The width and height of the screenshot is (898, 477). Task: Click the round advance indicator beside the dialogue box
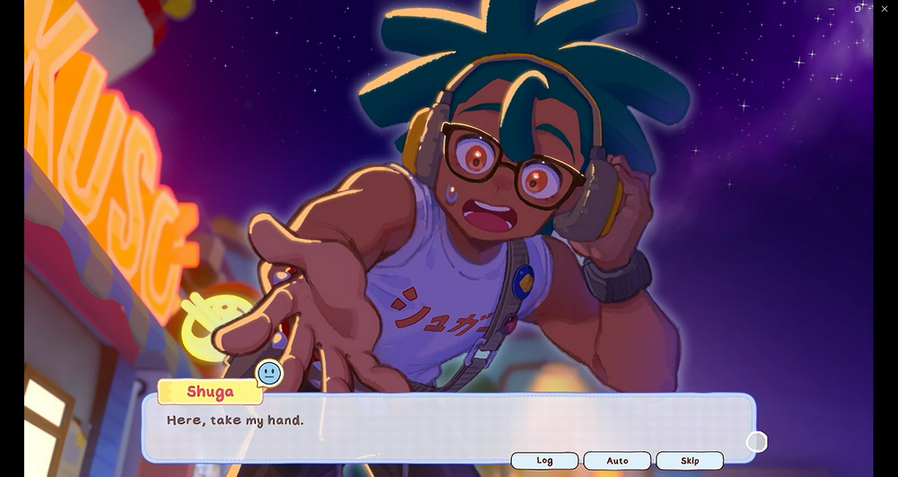coord(757,442)
